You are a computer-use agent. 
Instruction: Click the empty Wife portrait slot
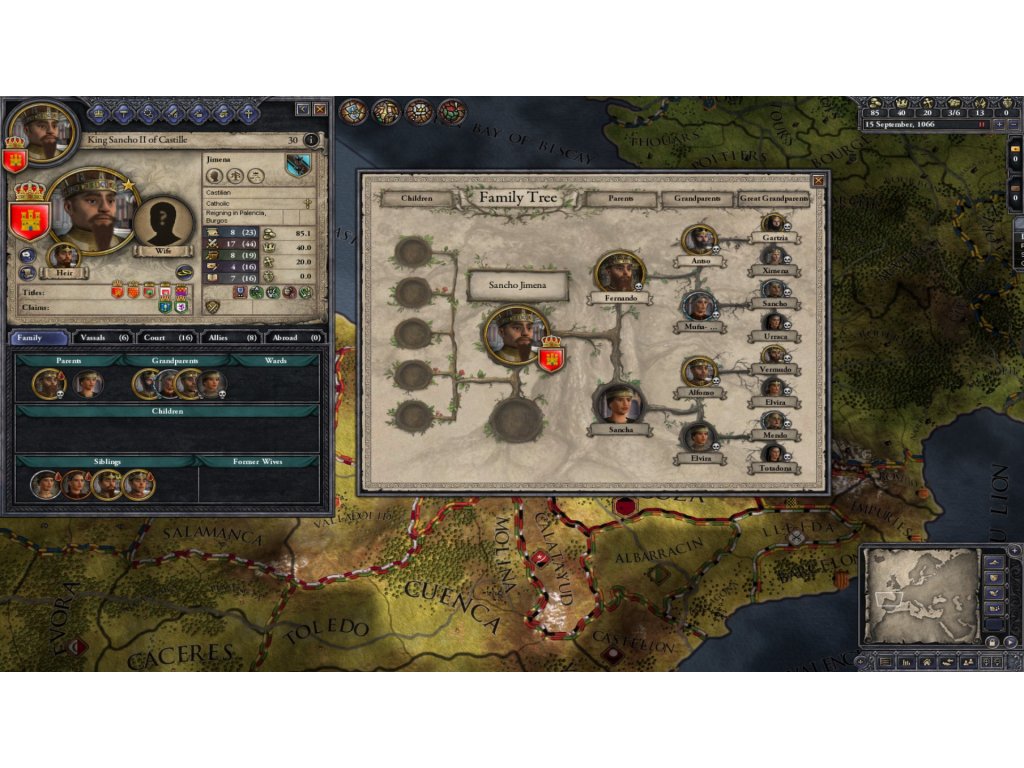point(164,222)
